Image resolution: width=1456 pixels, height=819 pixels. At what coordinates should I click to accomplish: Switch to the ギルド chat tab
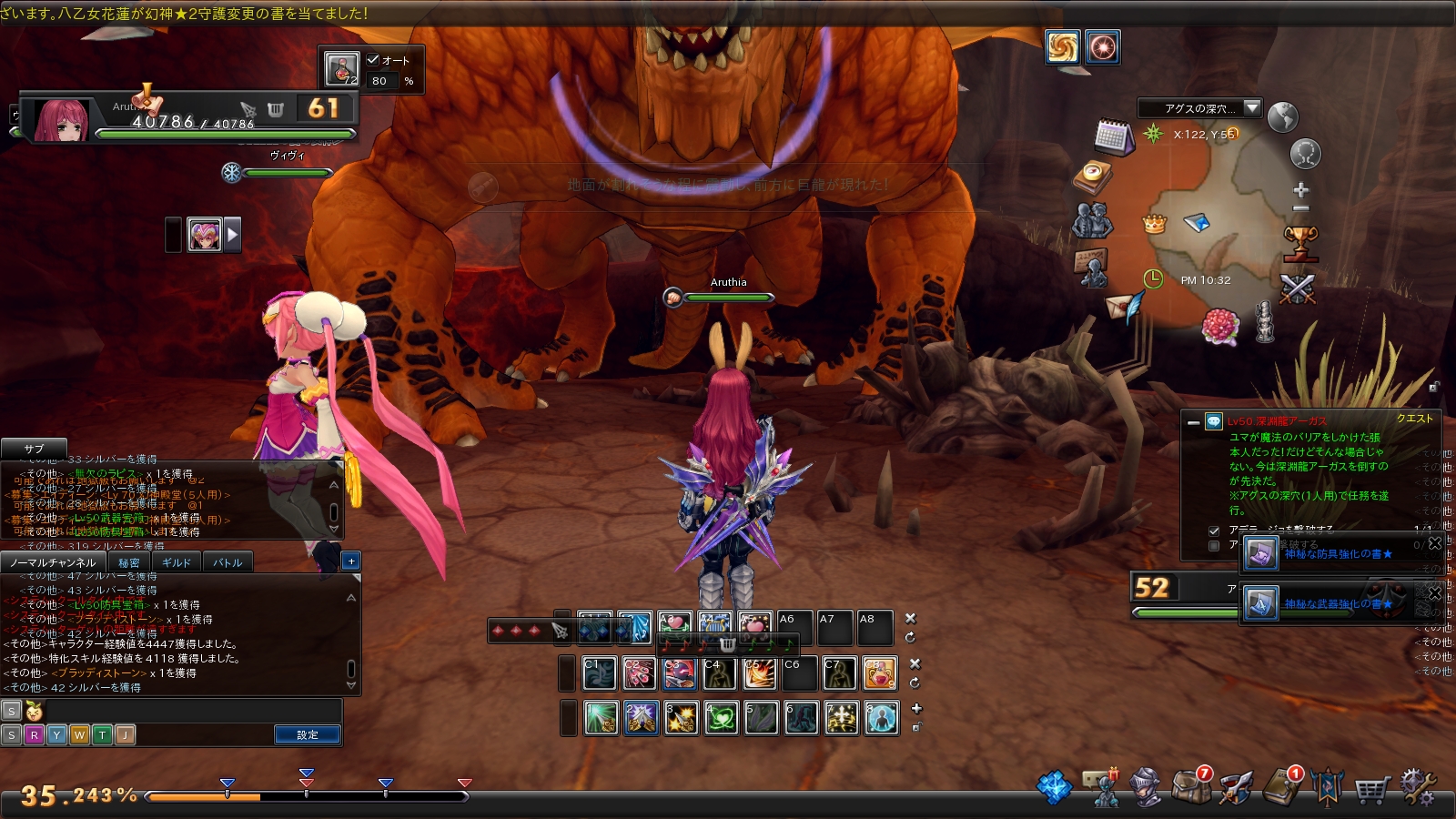[x=177, y=562]
